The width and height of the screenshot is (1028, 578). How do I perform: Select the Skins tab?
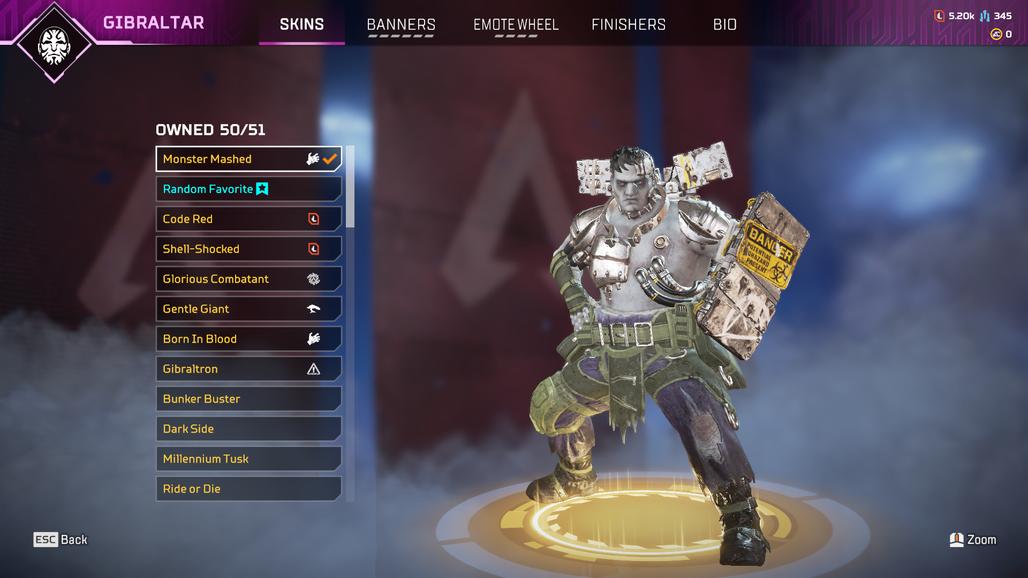point(301,24)
